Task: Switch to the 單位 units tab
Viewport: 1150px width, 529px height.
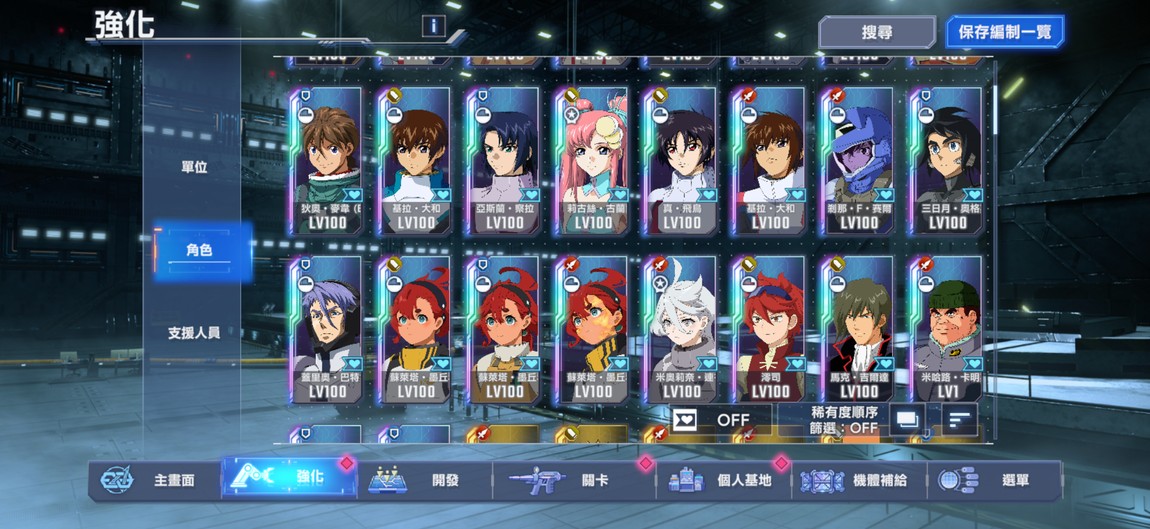Action: 194,168
